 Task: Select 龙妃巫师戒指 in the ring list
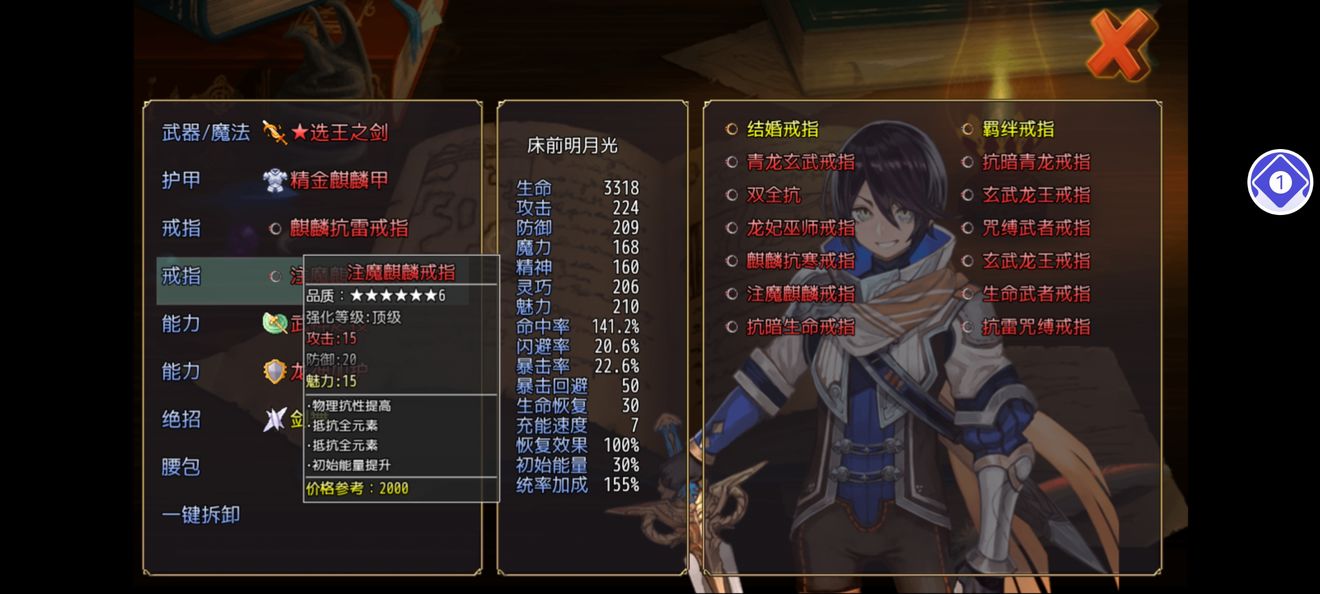800,228
